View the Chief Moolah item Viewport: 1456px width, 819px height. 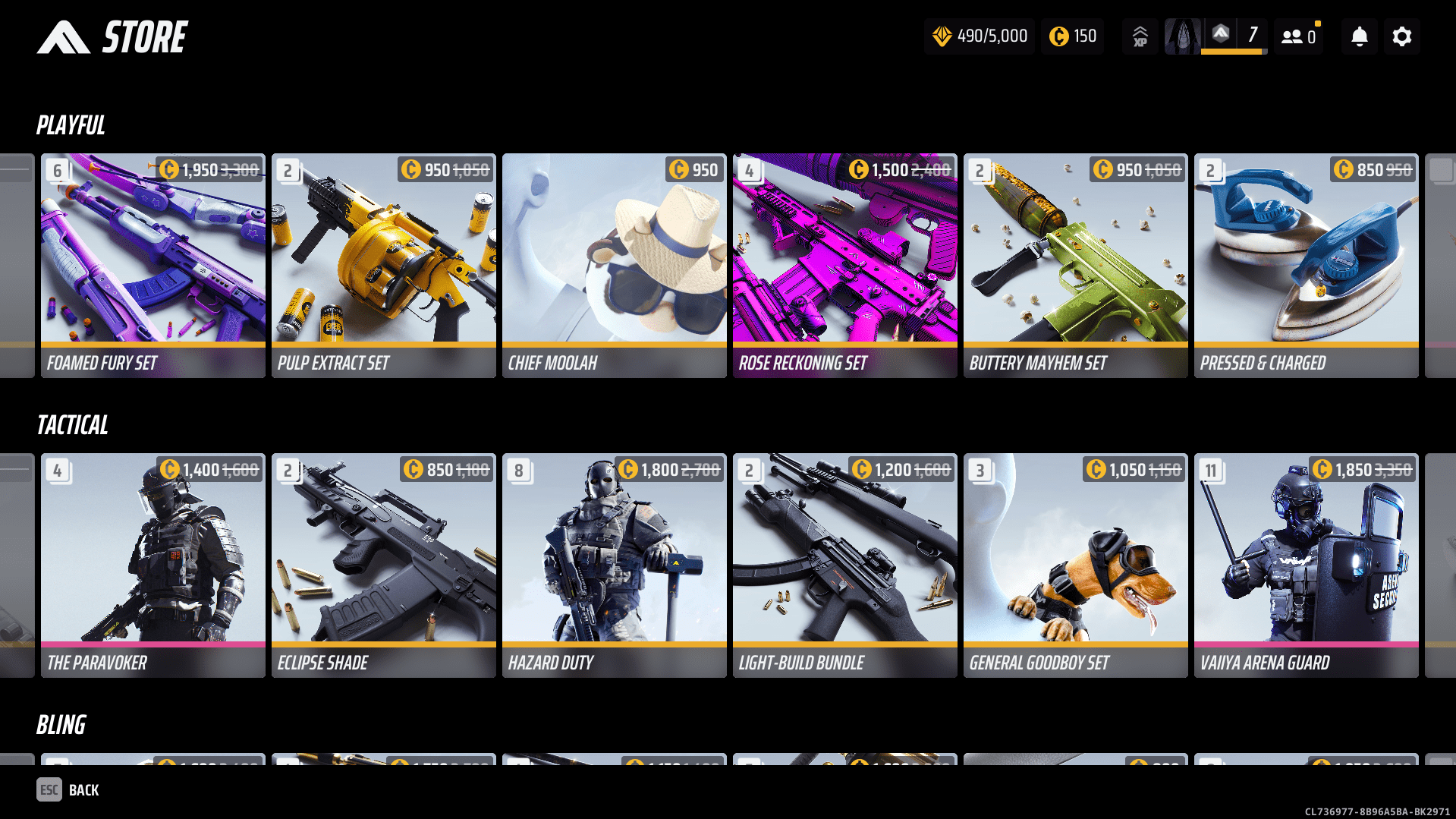click(615, 266)
